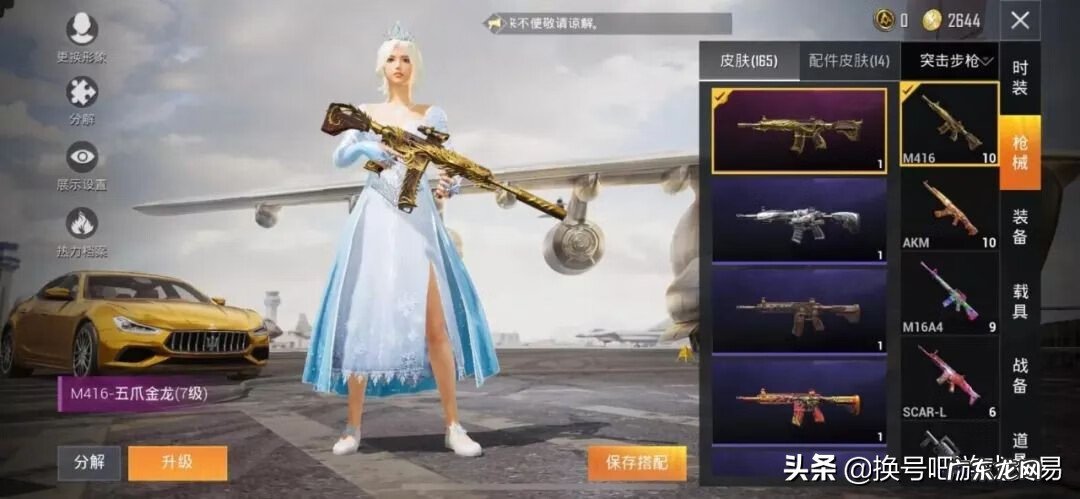Select the 时装 category tab
1080x499 pixels.
1020,78
